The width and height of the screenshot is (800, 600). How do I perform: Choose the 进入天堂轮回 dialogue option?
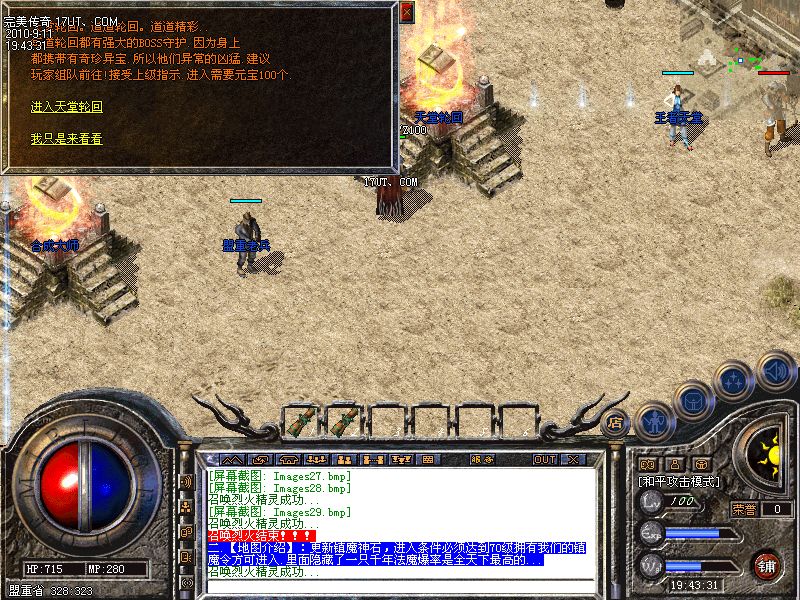(66, 106)
